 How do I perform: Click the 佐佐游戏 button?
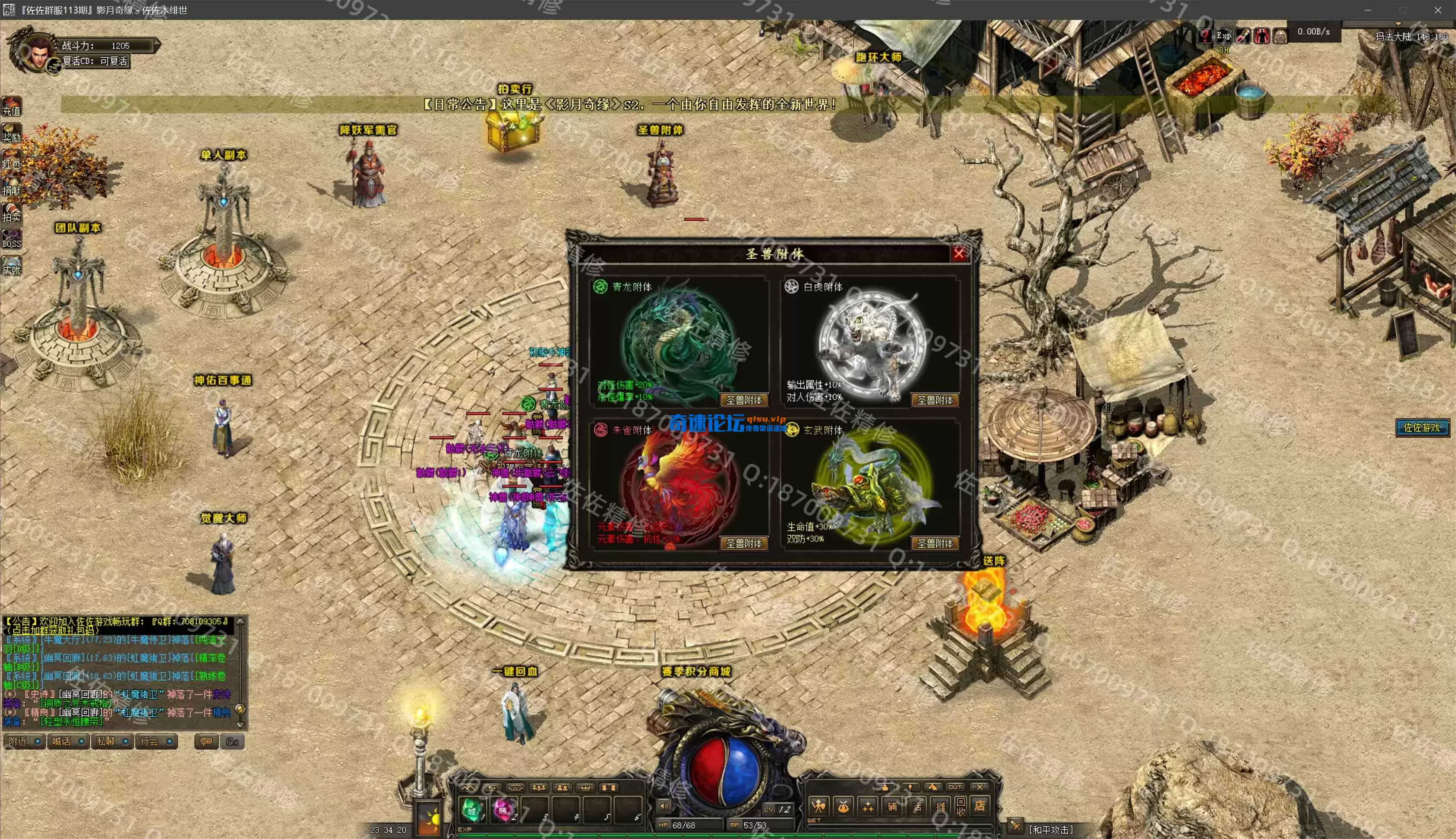(1422, 428)
